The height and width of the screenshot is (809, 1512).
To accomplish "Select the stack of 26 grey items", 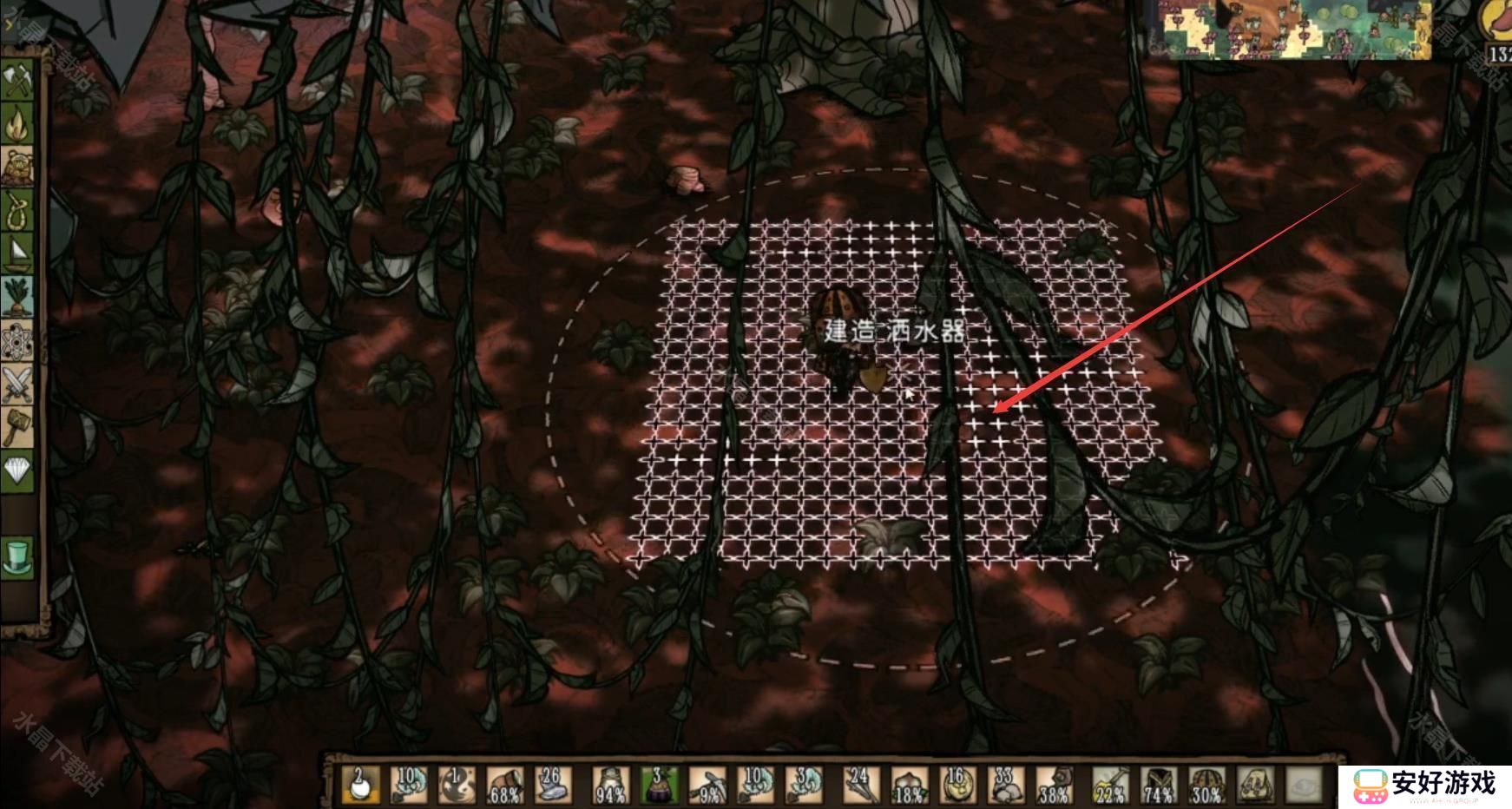I will click(x=551, y=785).
